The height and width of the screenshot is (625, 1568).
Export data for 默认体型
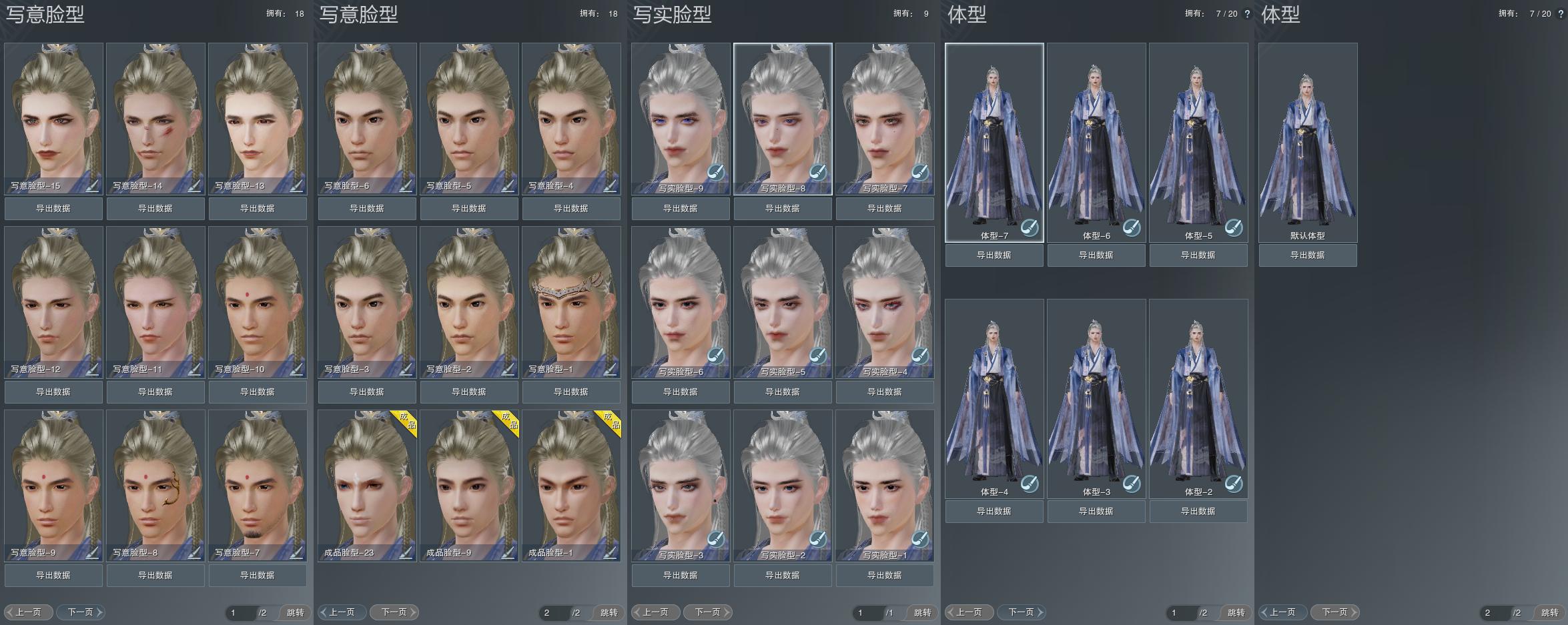click(1308, 255)
